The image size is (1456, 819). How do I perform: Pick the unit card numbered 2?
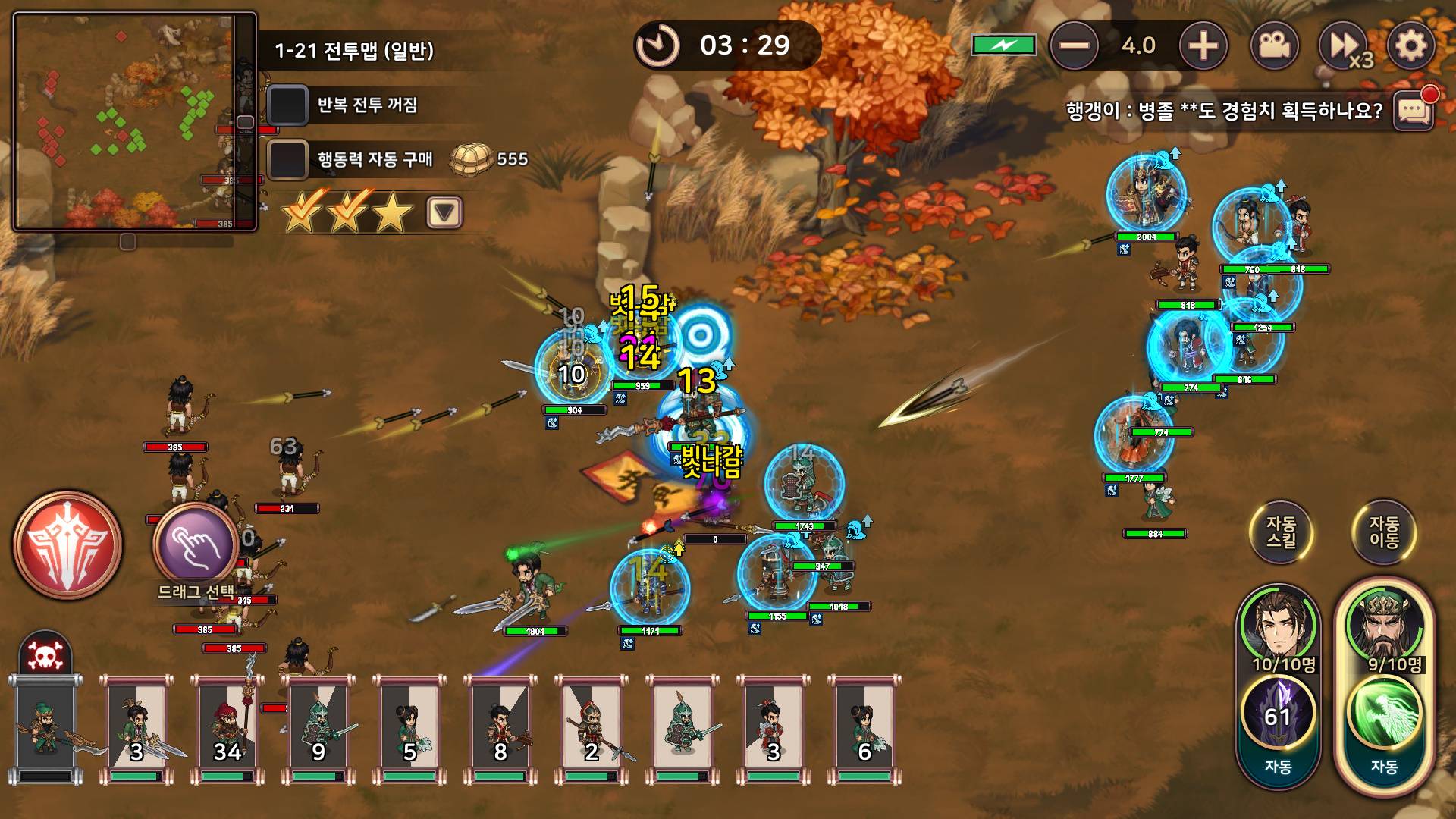591,728
